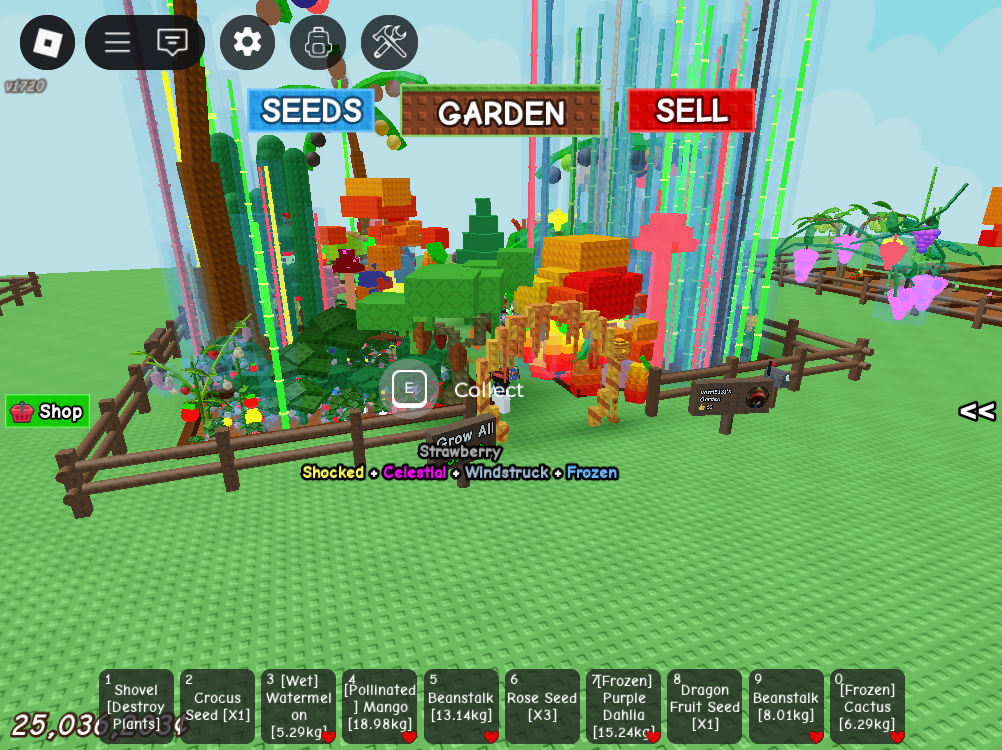Equip the Shovel hotbar slot
The image size is (1002, 750).
(136, 706)
